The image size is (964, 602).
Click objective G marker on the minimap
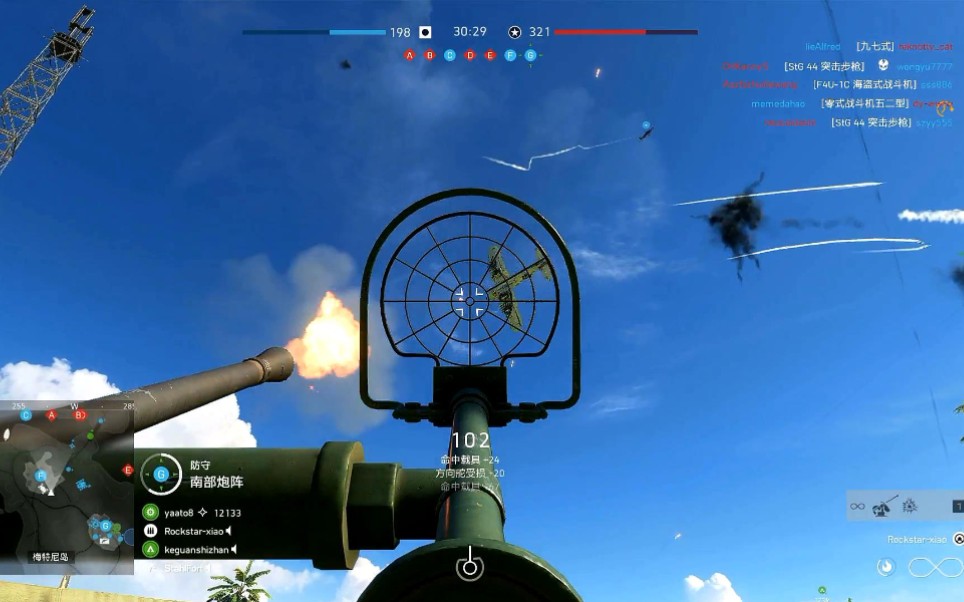[104, 524]
